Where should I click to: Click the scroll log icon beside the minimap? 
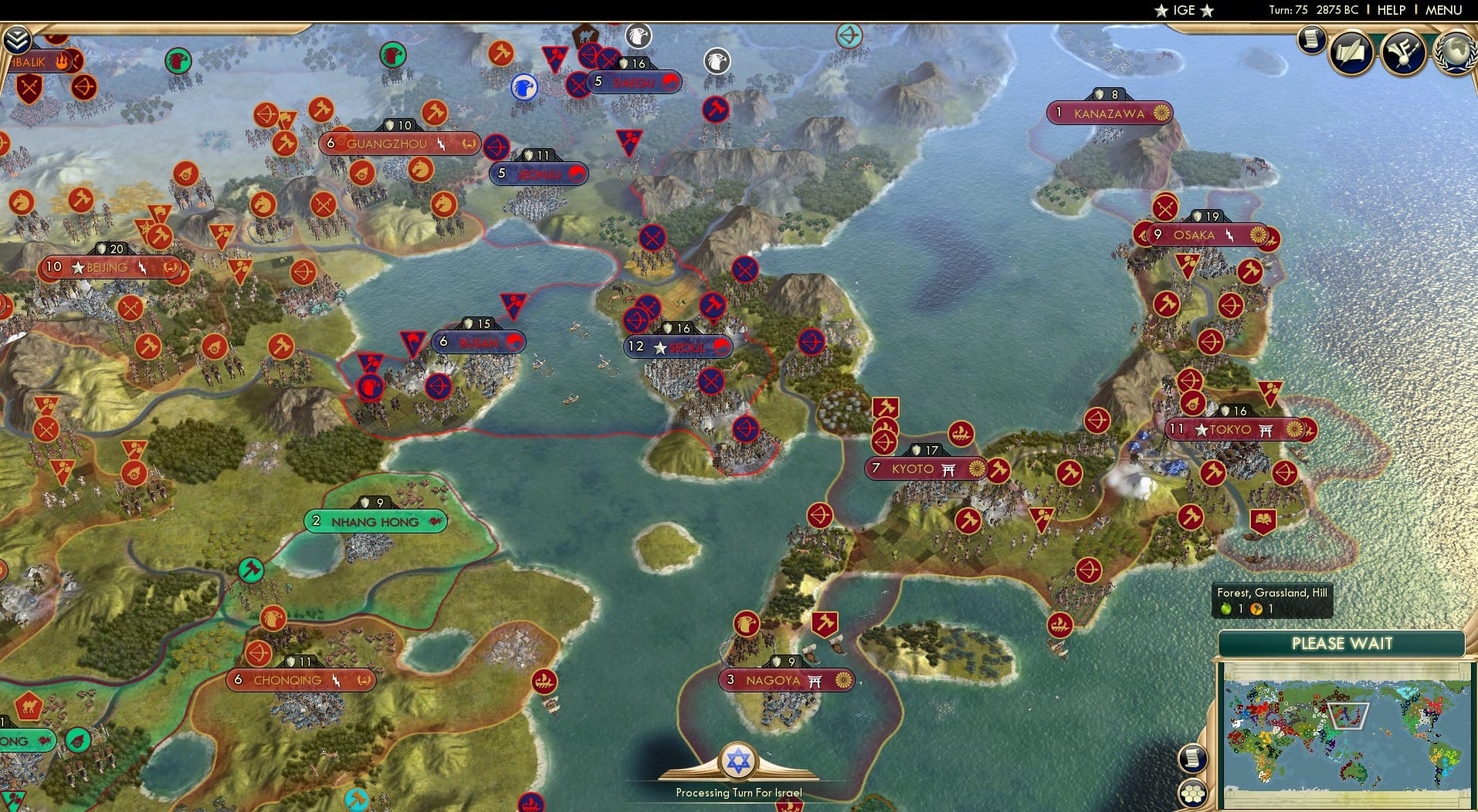[x=1192, y=758]
